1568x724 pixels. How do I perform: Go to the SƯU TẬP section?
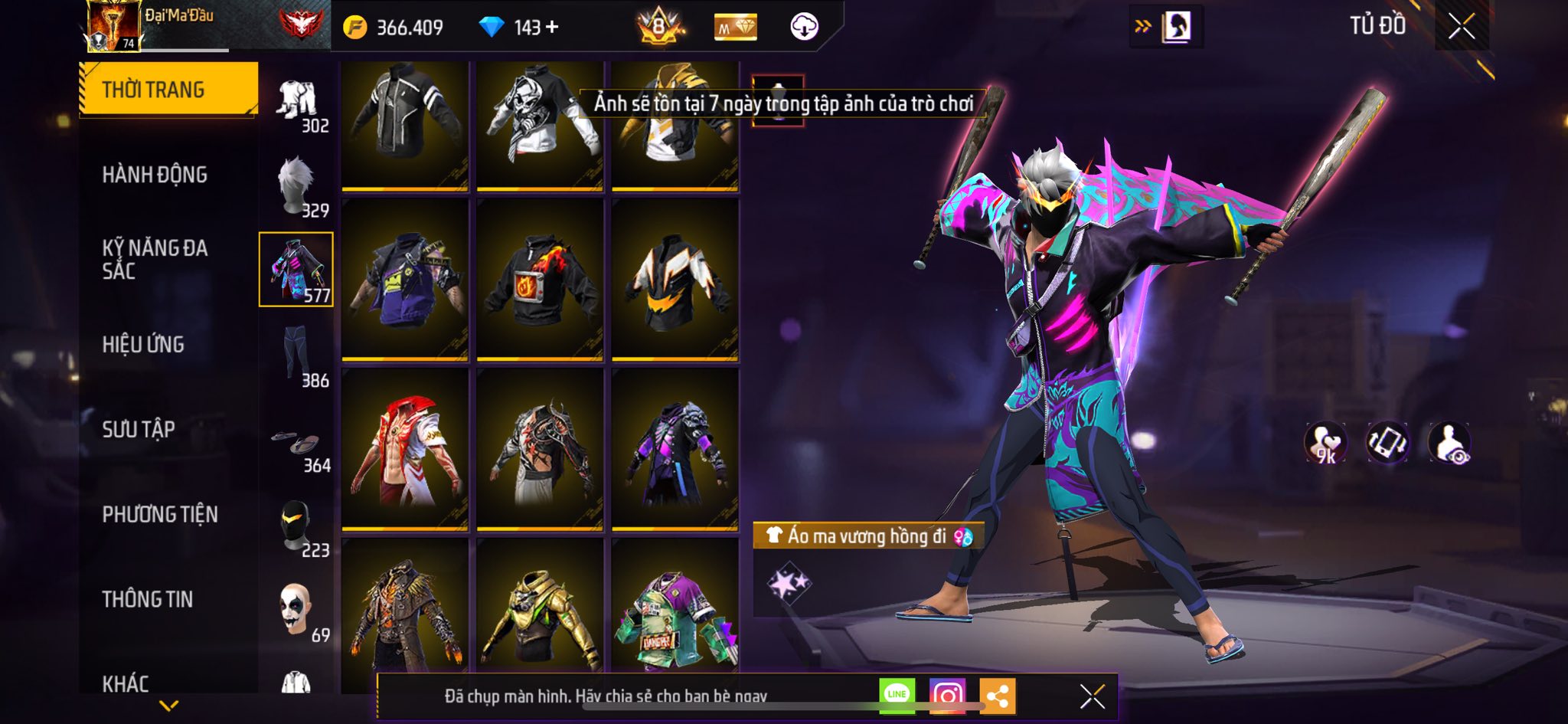[139, 429]
